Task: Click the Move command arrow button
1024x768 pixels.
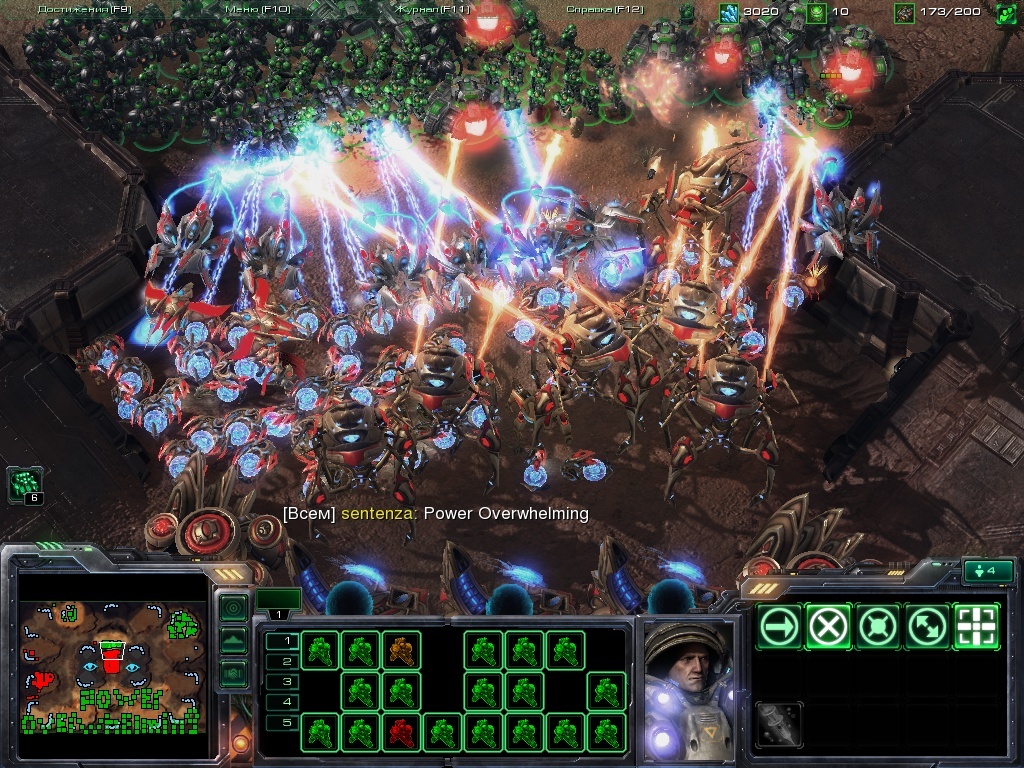Action: (x=780, y=627)
